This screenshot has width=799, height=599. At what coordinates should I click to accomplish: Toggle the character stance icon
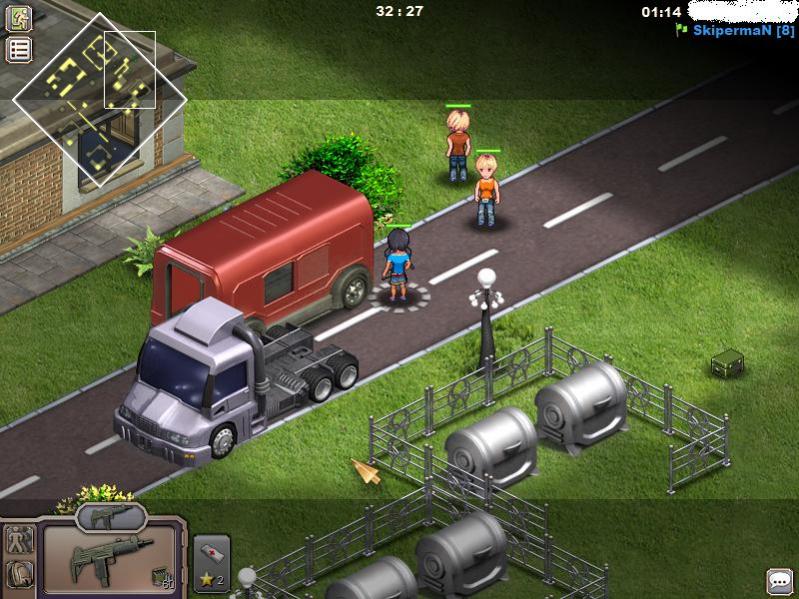20,540
